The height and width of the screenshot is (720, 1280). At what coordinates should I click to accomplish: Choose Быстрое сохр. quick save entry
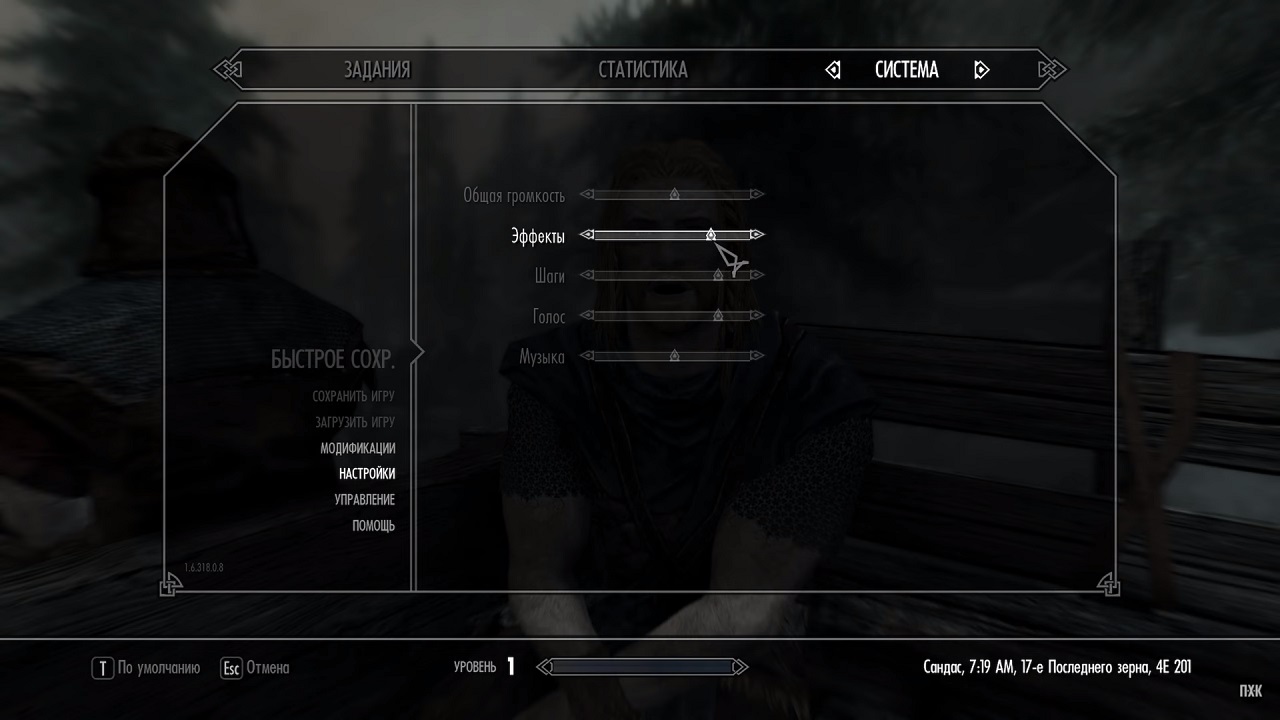(x=332, y=360)
